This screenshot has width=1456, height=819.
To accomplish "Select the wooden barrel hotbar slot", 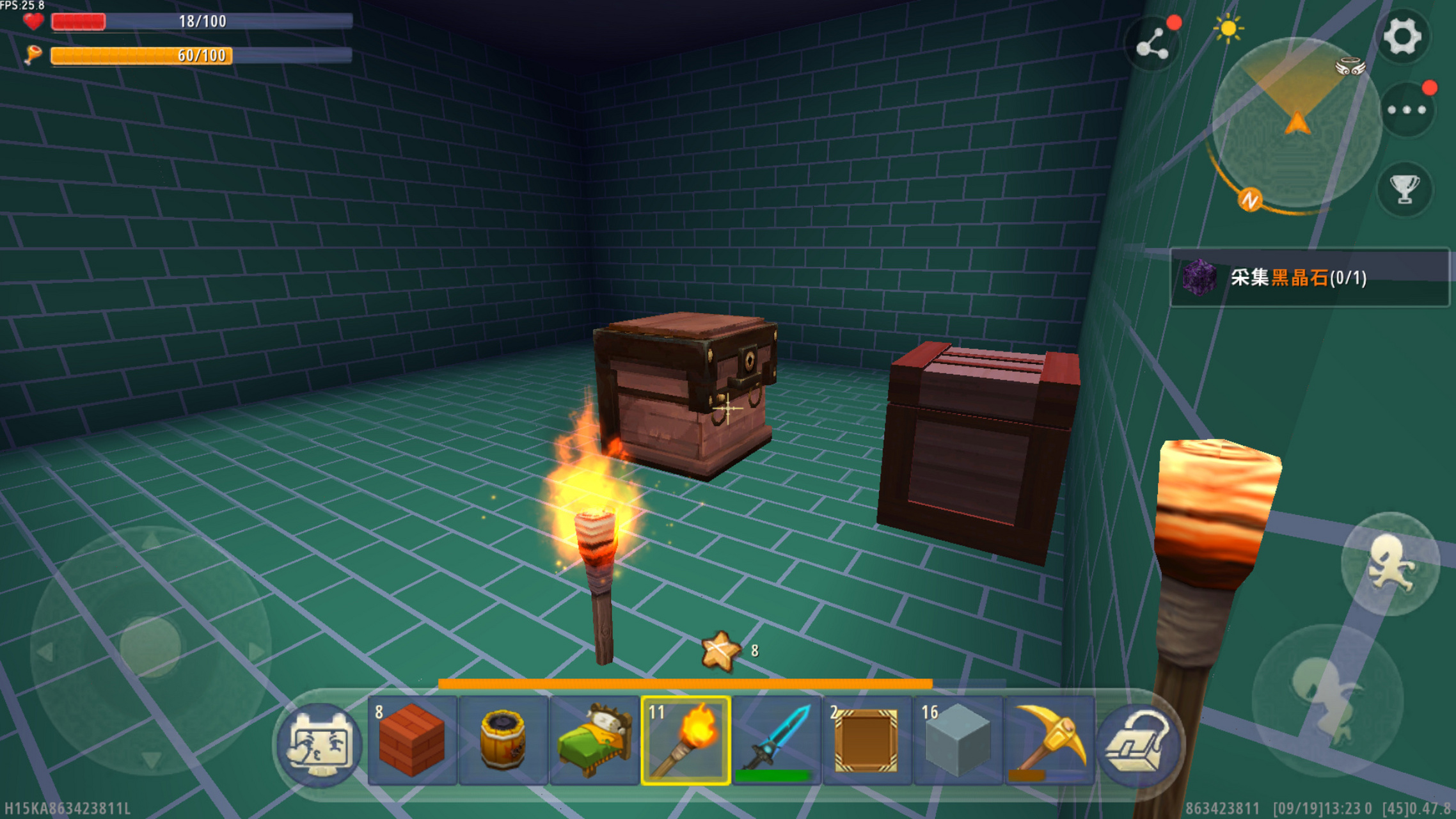I will coord(503,741).
